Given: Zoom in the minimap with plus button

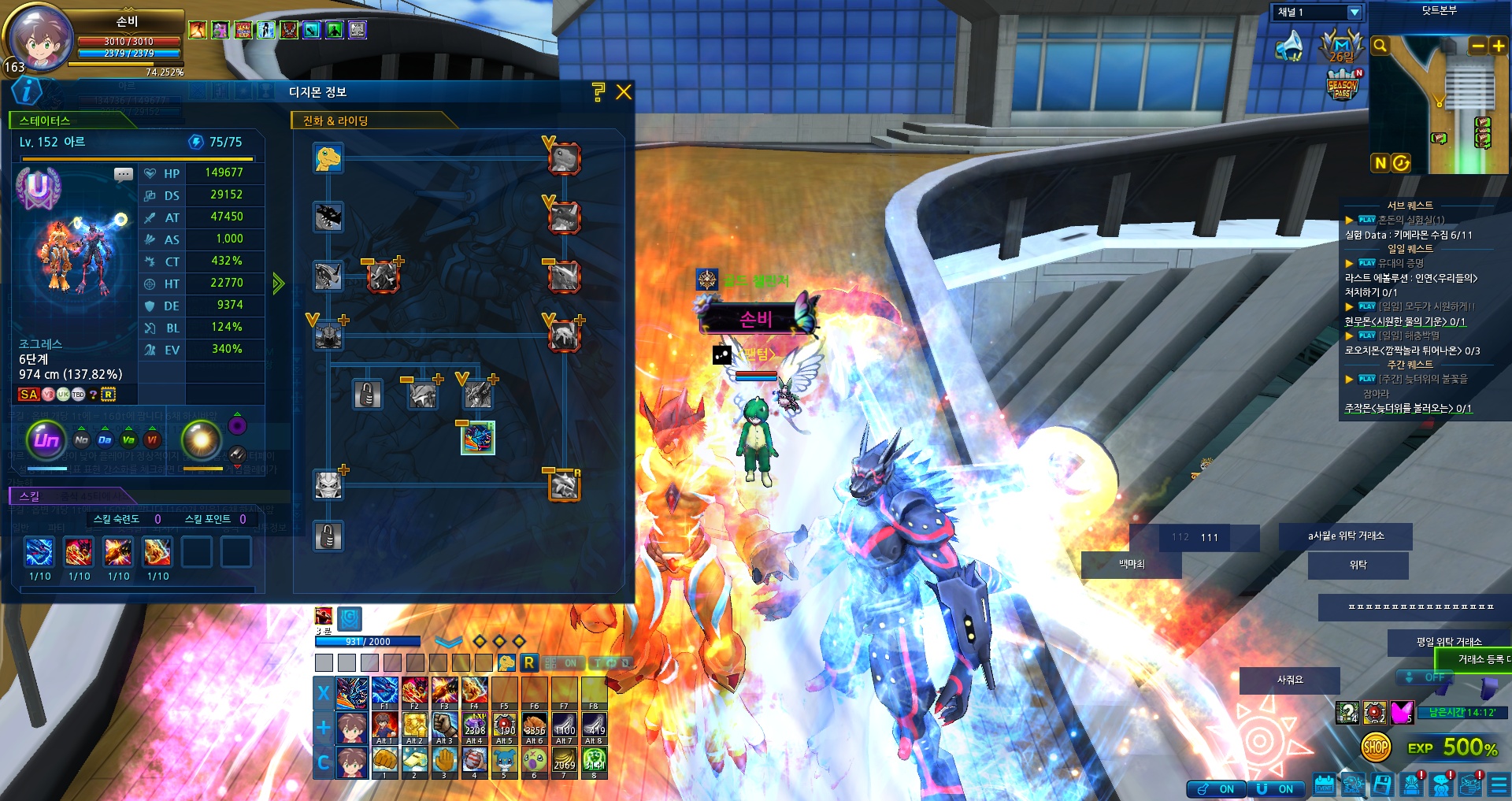Looking at the screenshot, I should coord(1499,46).
